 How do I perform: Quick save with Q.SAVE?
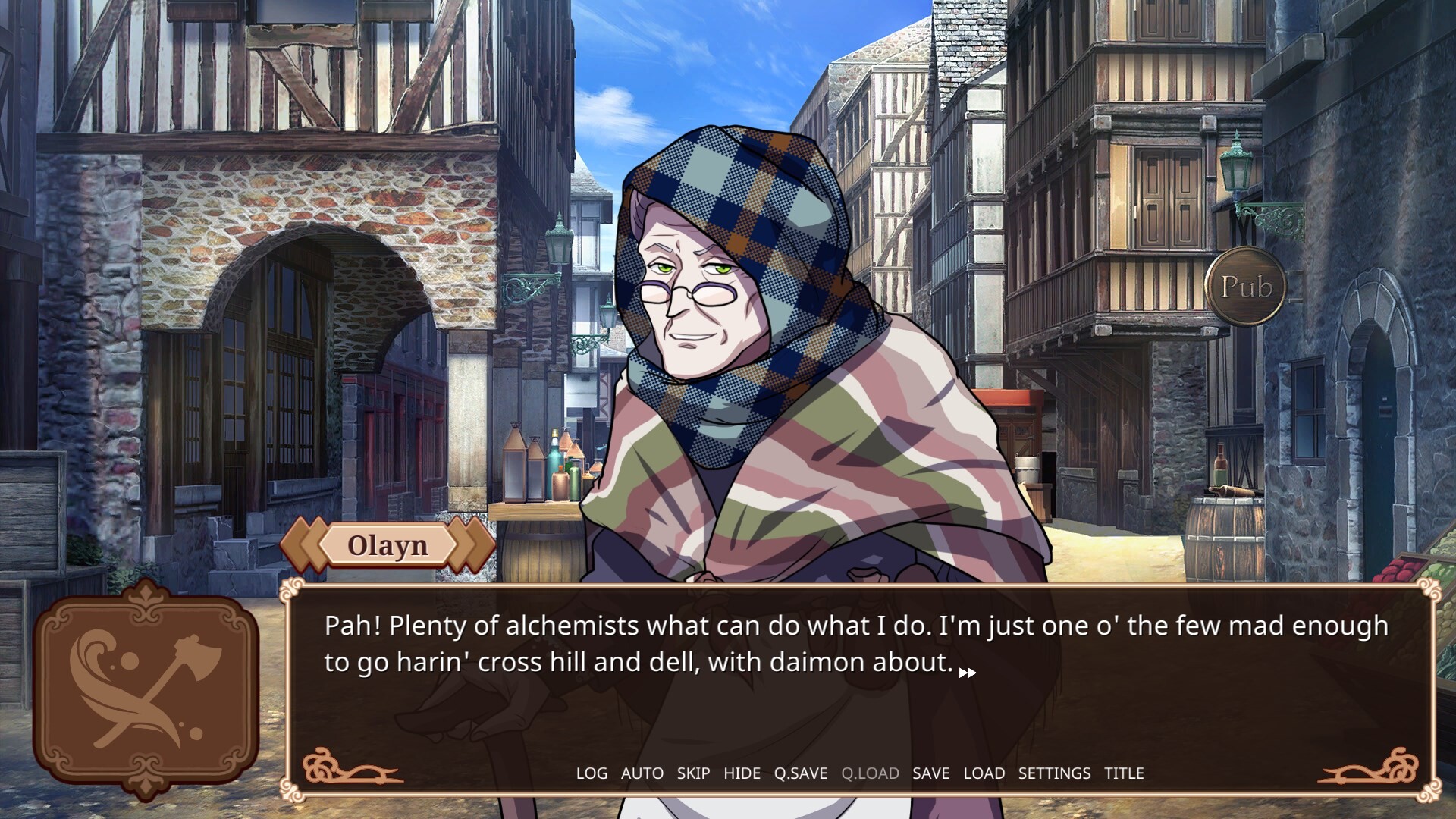tap(800, 773)
